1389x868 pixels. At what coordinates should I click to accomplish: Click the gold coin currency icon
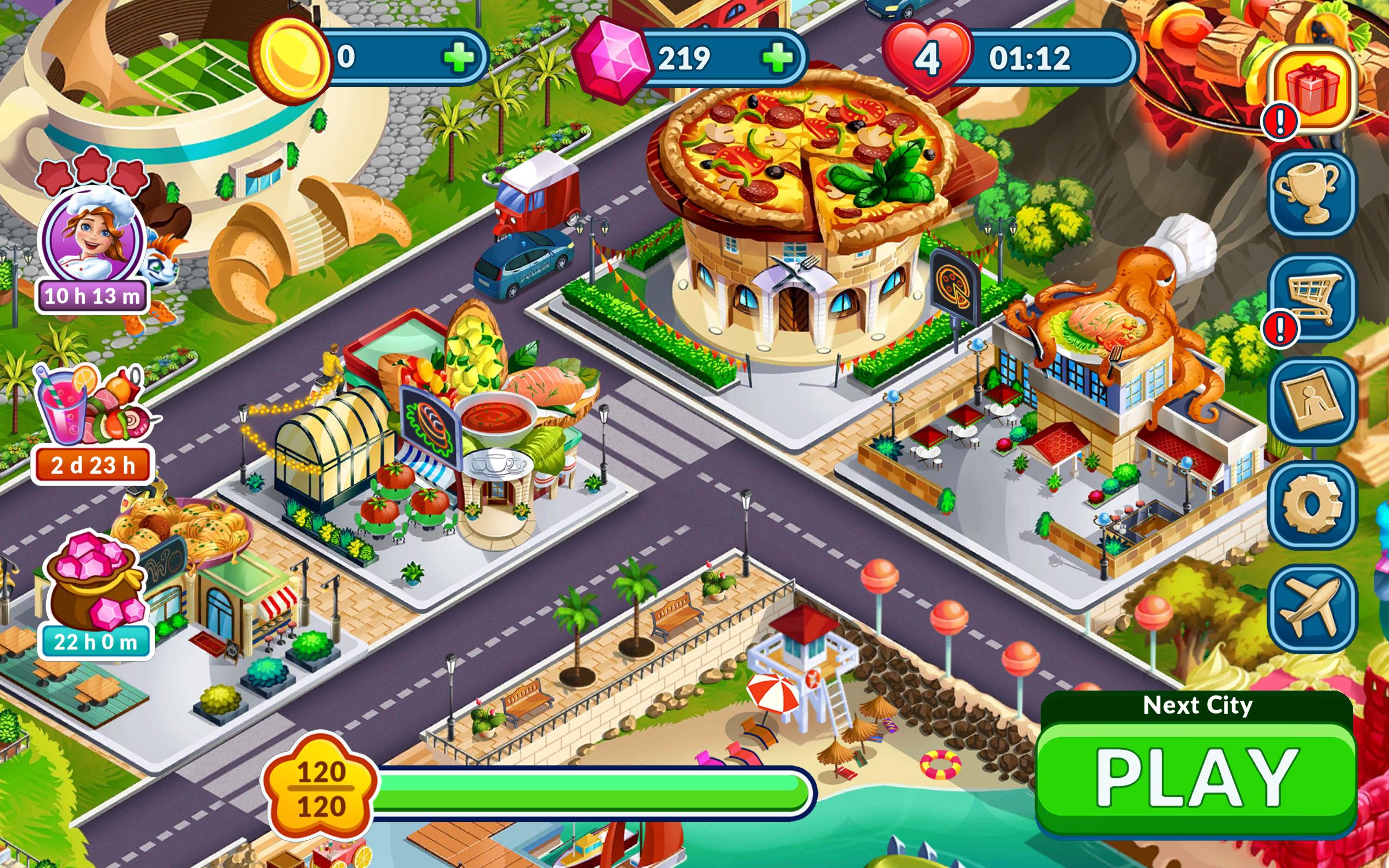[291, 58]
